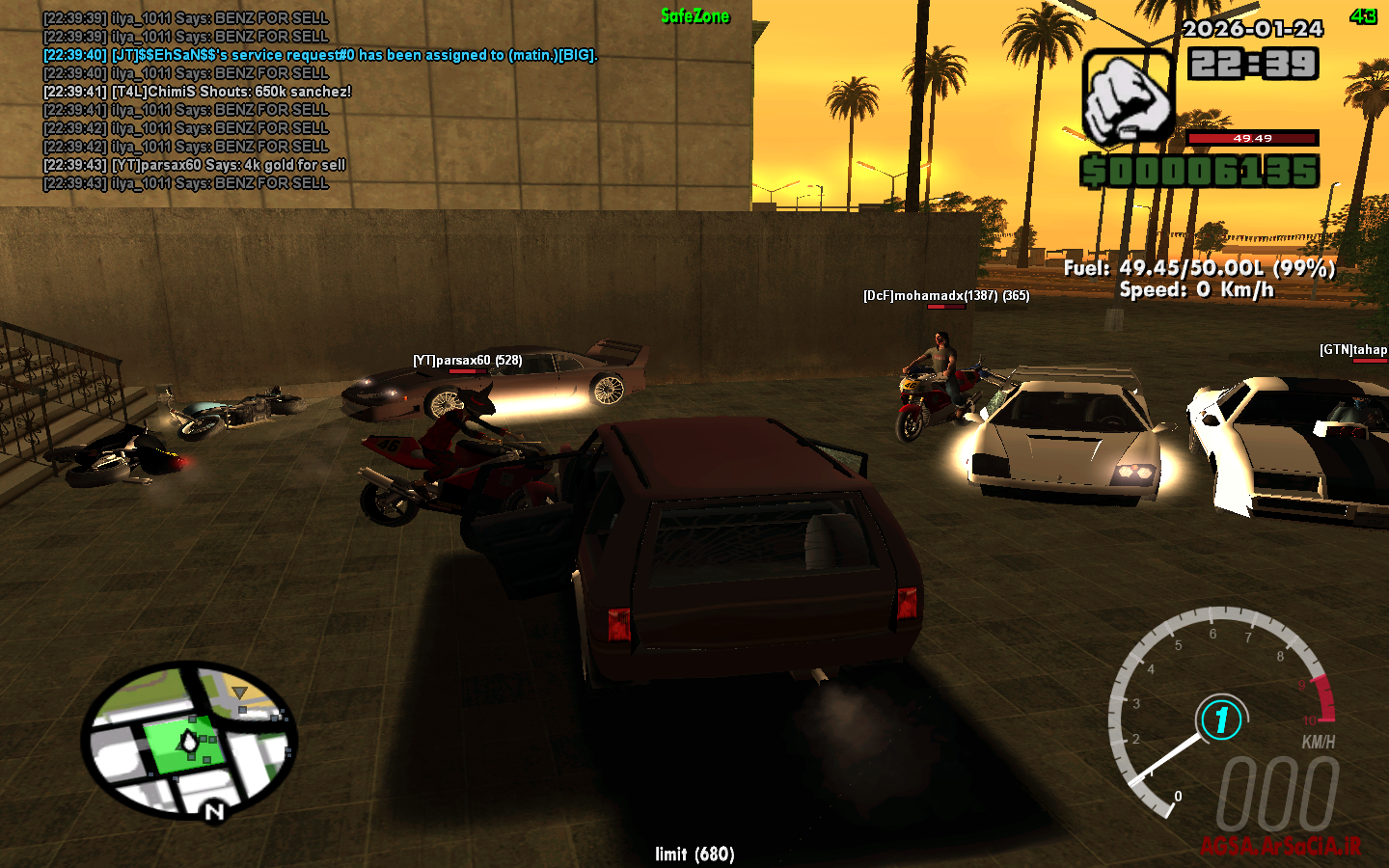The image size is (1389, 868).
Task: Select the [DcF]mohamadx(1387) nametag
Action: click(945, 296)
